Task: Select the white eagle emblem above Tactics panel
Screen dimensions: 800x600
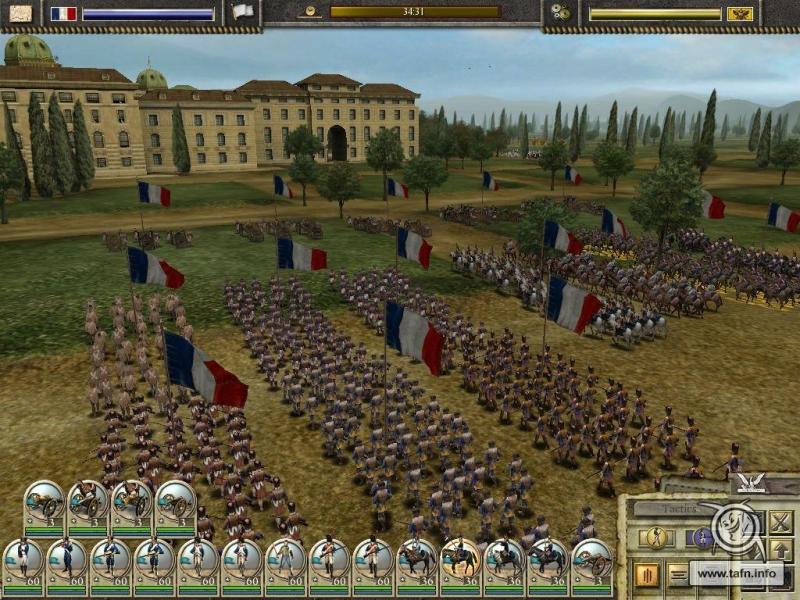Action: [750, 482]
